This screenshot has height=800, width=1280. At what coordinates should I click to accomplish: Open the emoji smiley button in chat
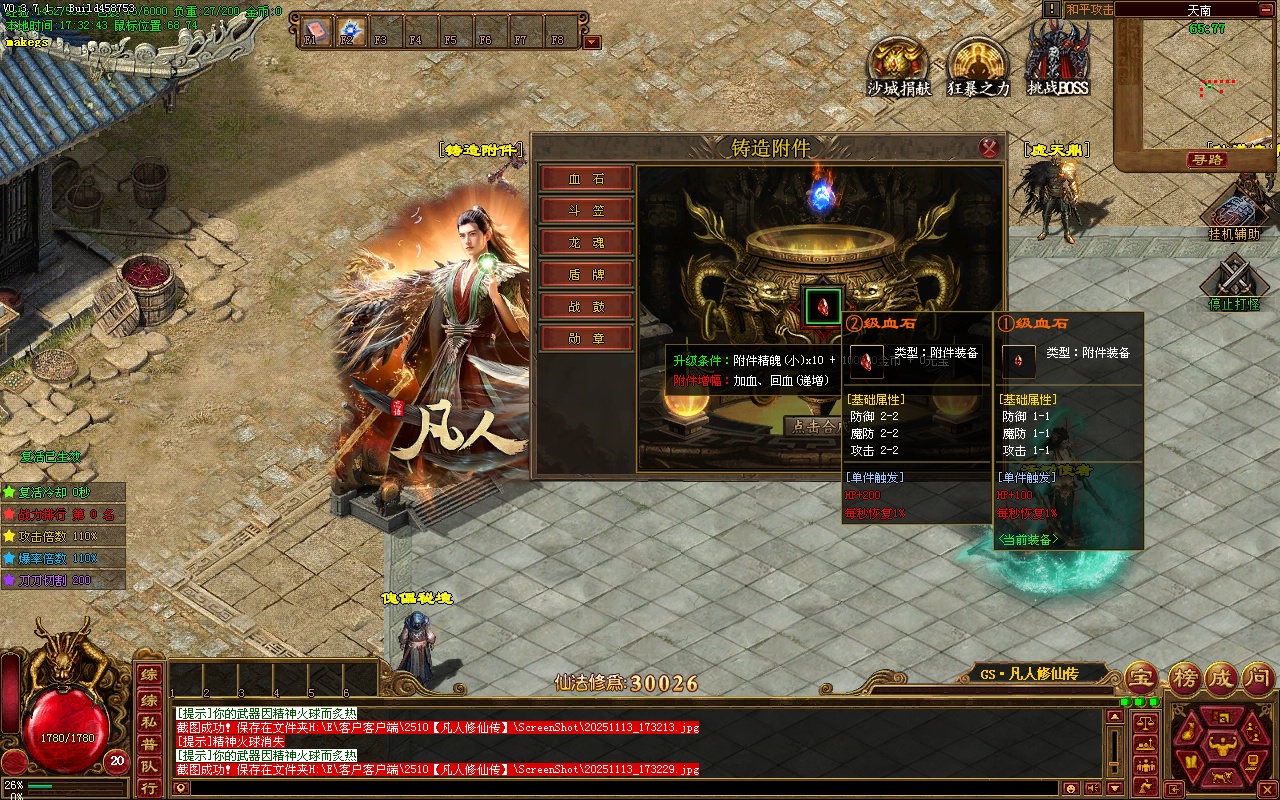click(1071, 788)
